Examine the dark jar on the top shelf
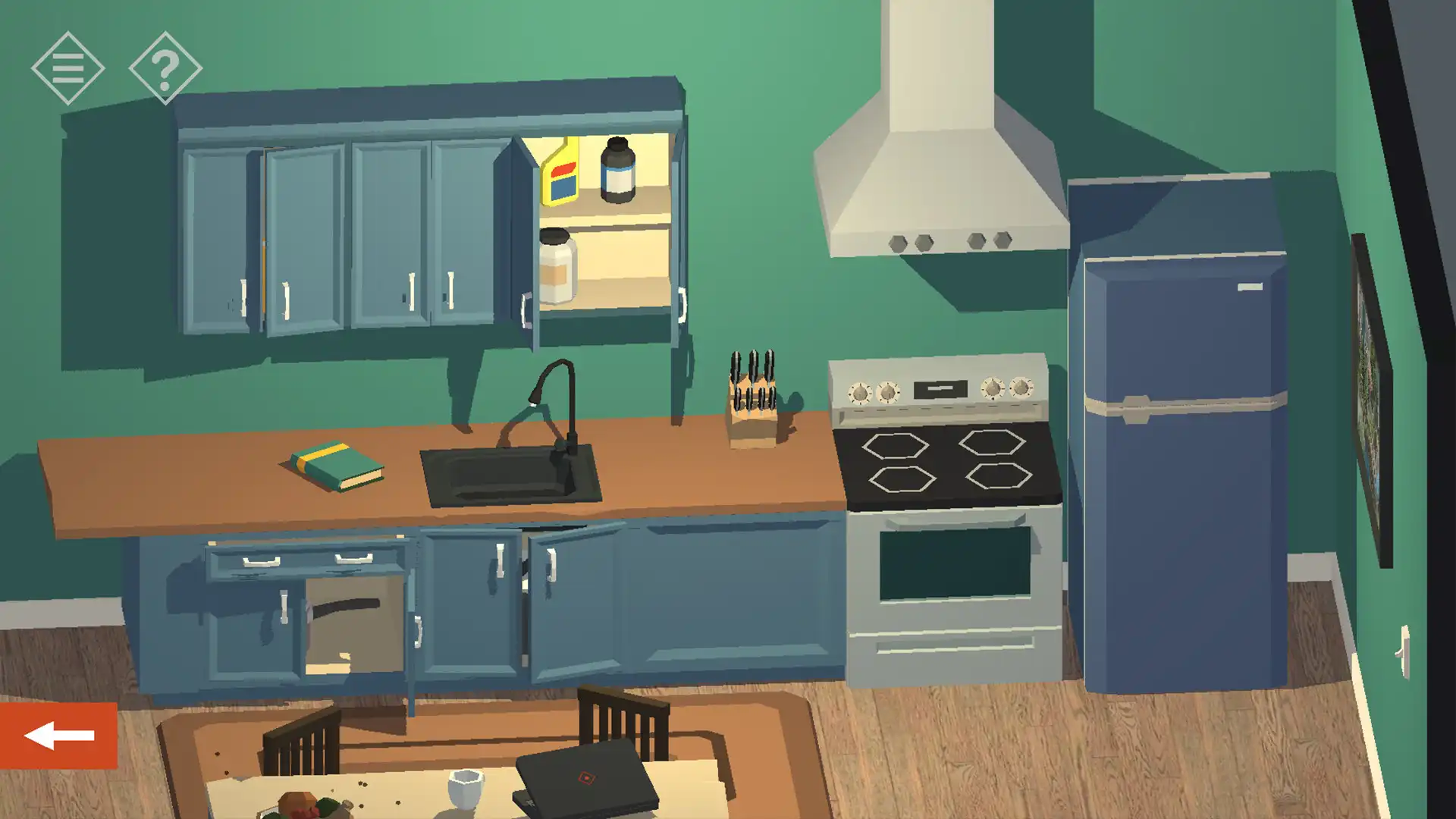1456x819 pixels. (x=617, y=174)
